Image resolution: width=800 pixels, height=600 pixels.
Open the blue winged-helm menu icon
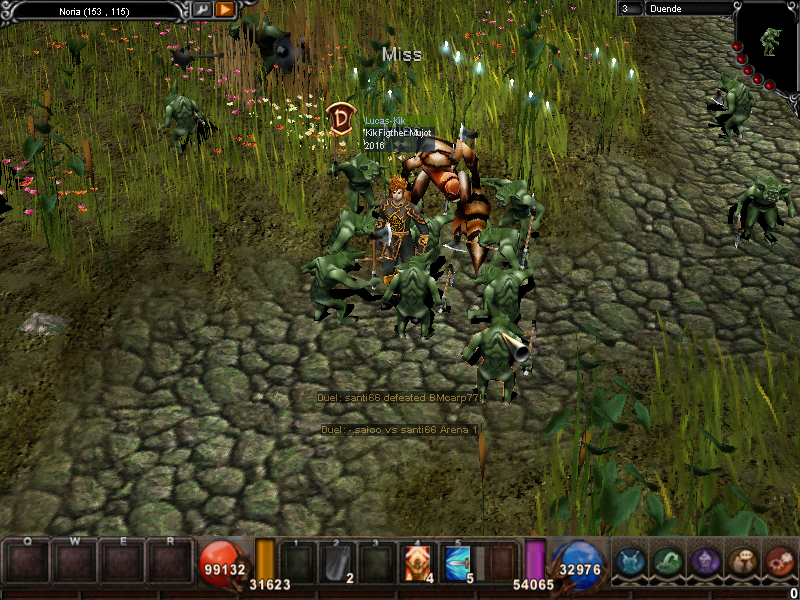coord(631,563)
